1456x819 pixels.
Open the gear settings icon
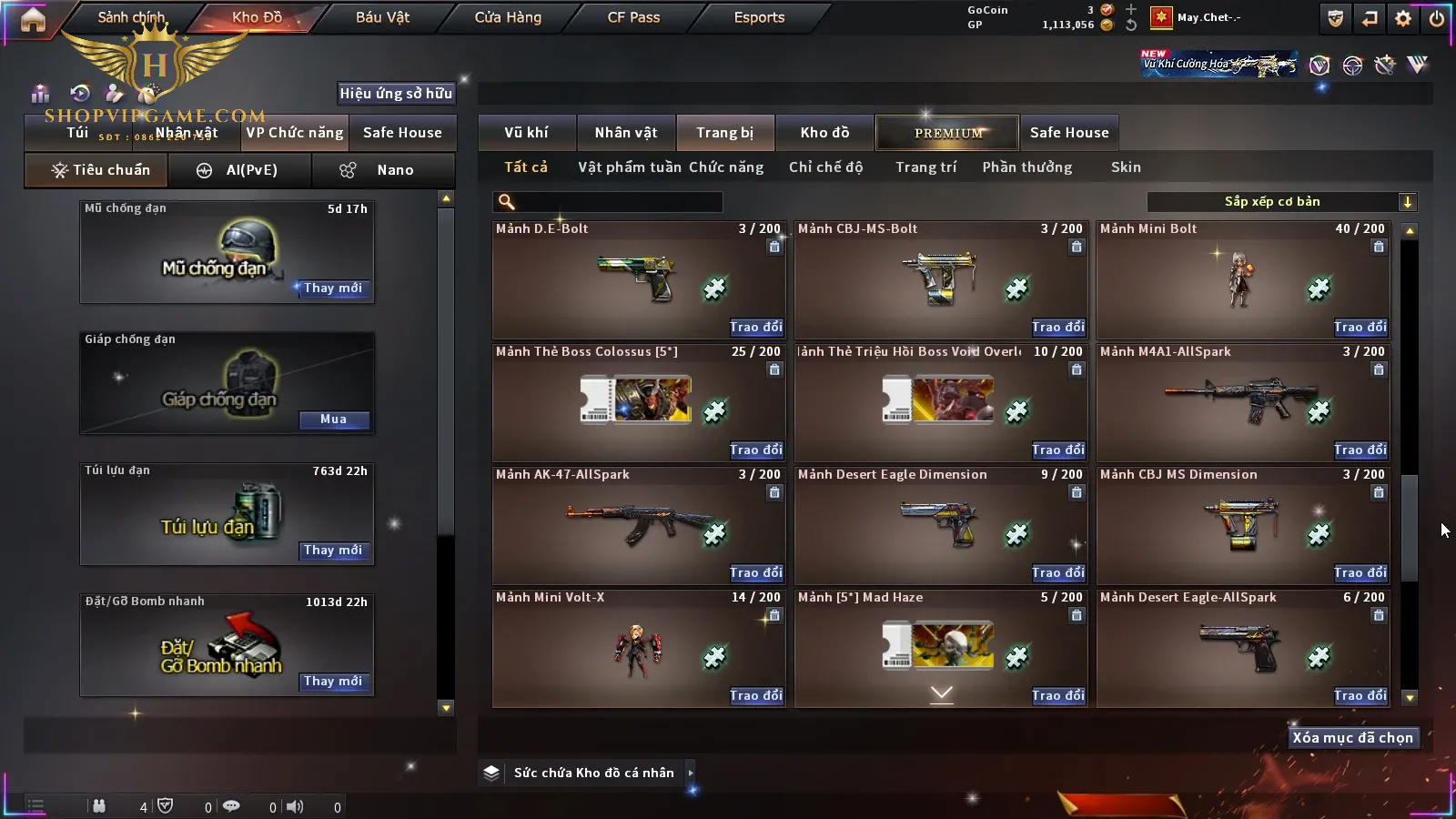[x=1403, y=18]
